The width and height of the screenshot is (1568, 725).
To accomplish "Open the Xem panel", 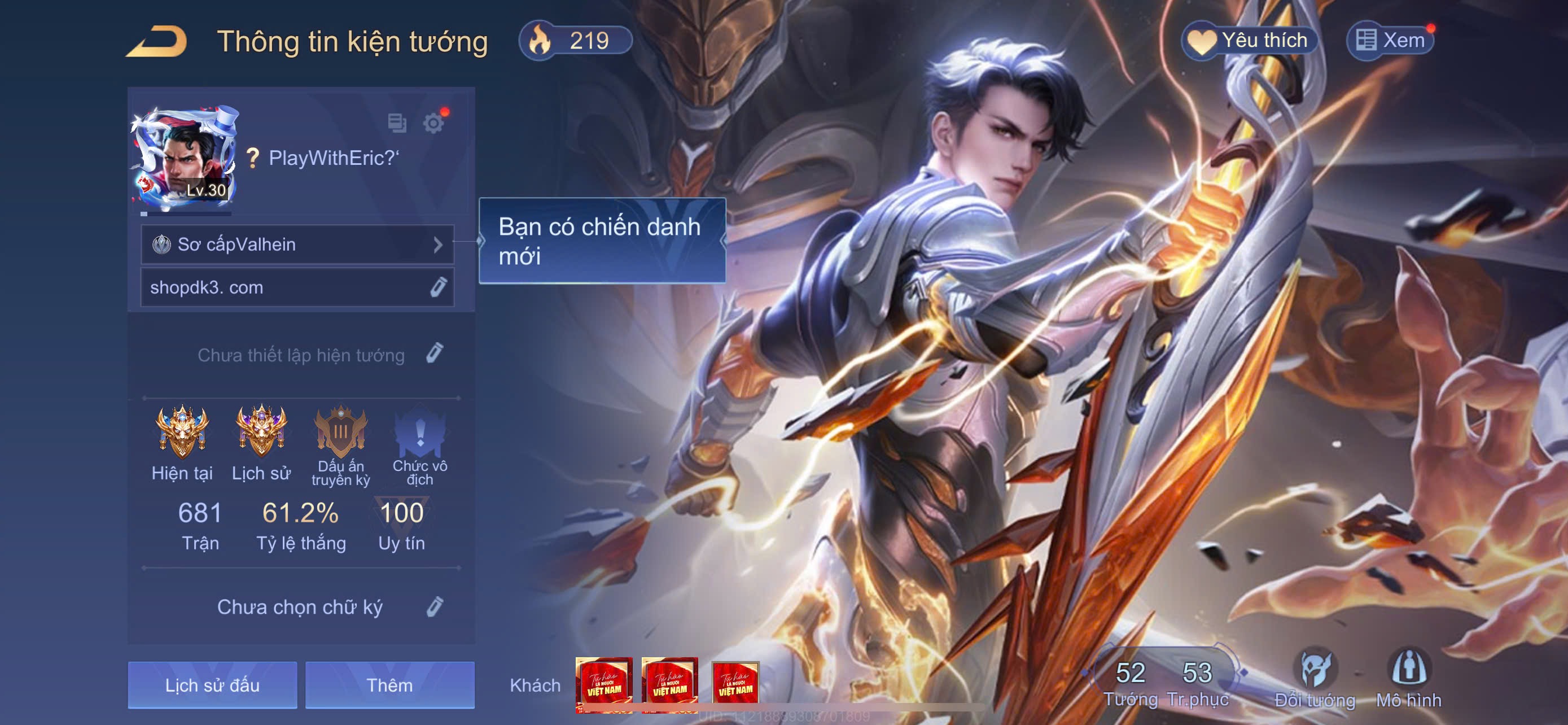I will click(1390, 41).
